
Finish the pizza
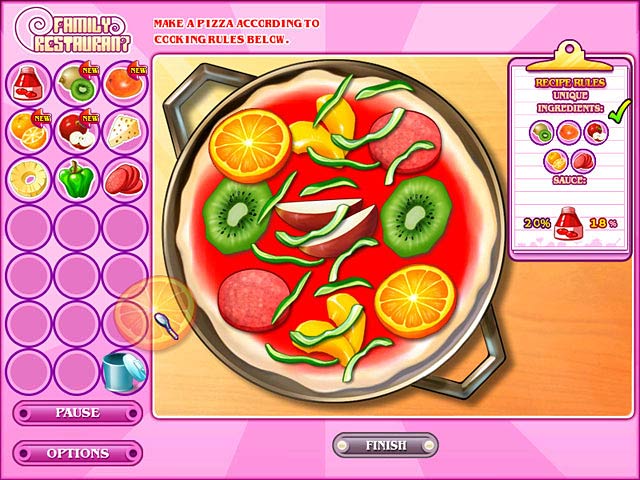(x=385, y=445)
